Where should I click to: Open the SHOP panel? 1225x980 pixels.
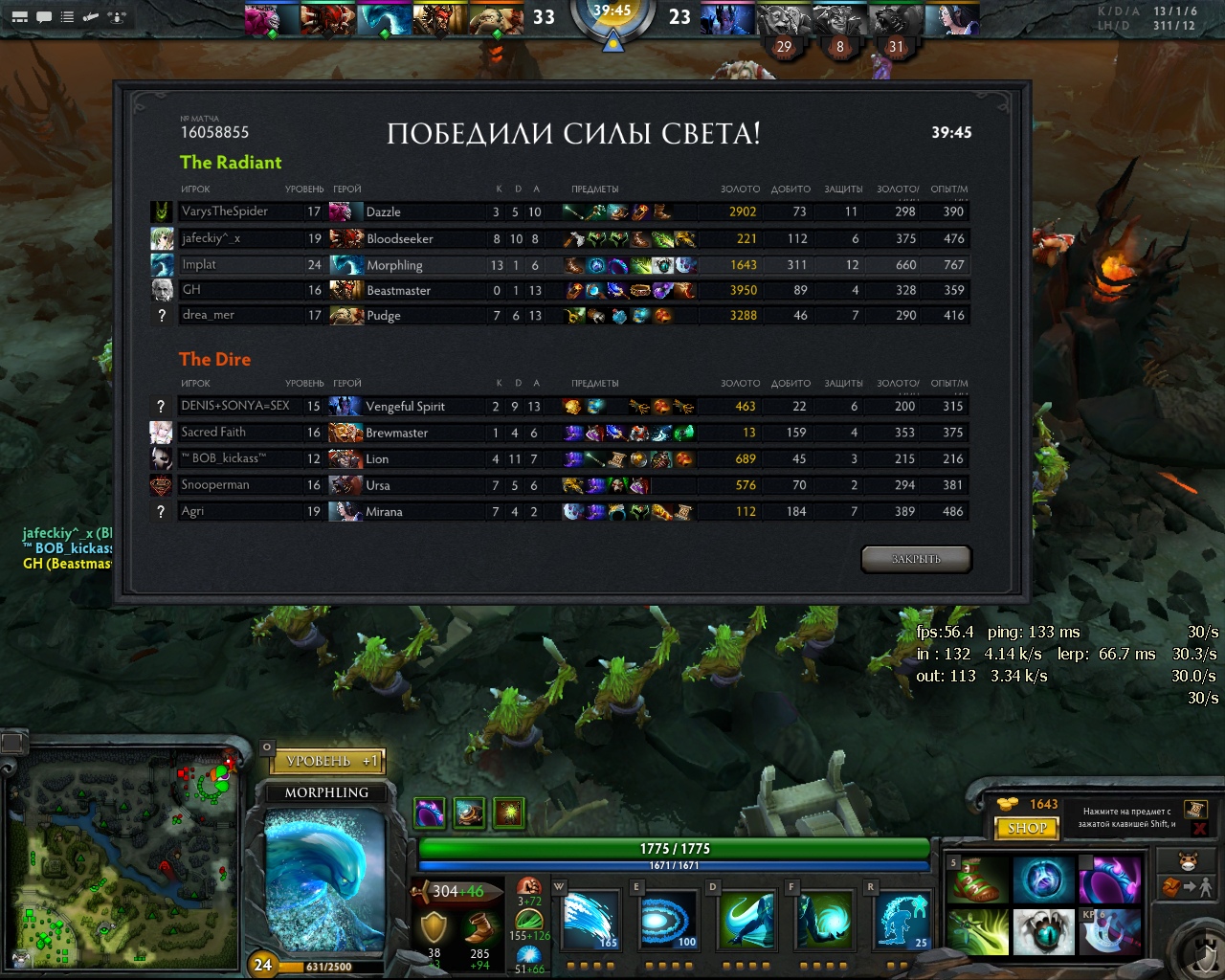pyautogui.click(x=1027, y=828)
